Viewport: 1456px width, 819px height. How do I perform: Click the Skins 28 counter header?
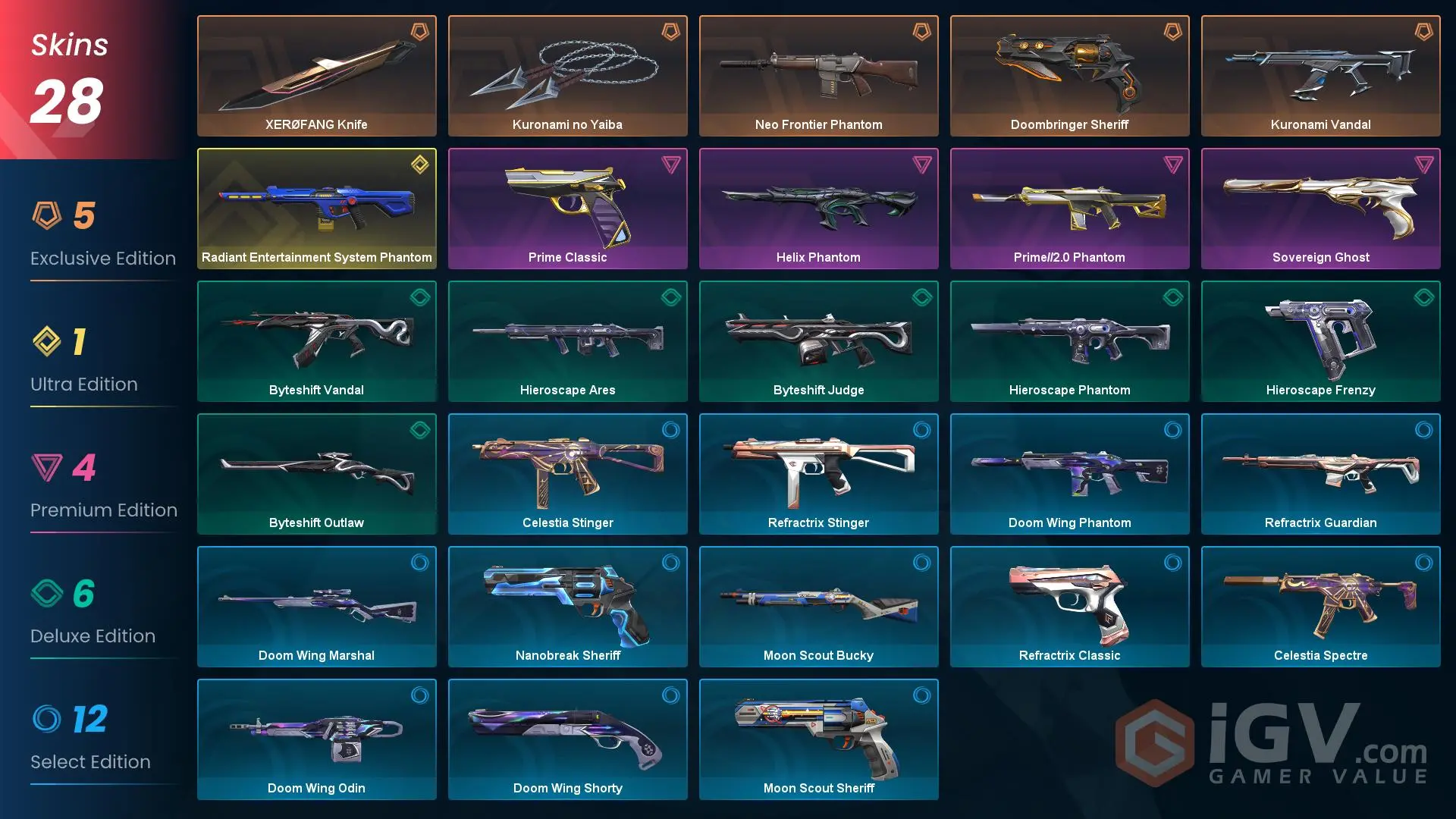[68, 72]
